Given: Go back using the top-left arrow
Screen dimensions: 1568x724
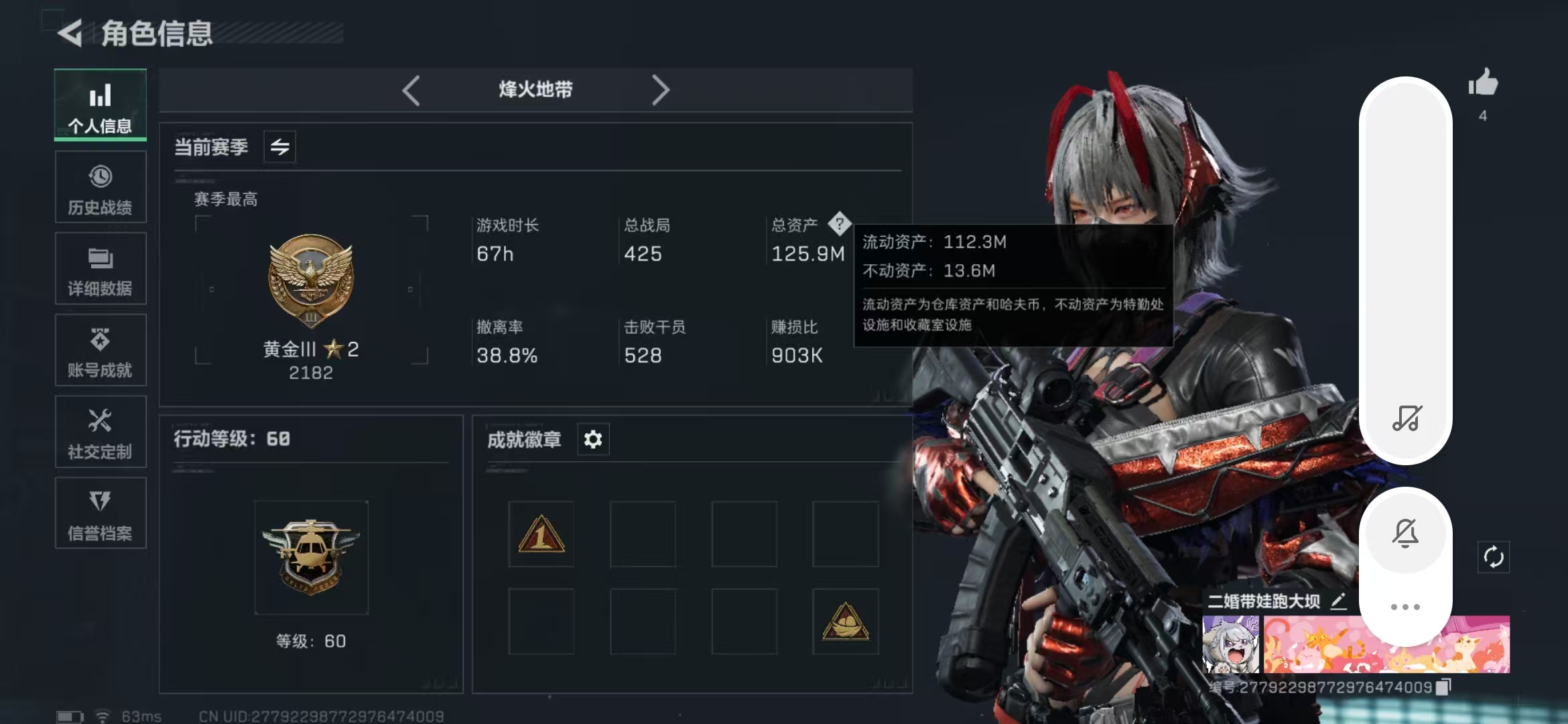Looking at the screenshot, I should pos(70,32).
